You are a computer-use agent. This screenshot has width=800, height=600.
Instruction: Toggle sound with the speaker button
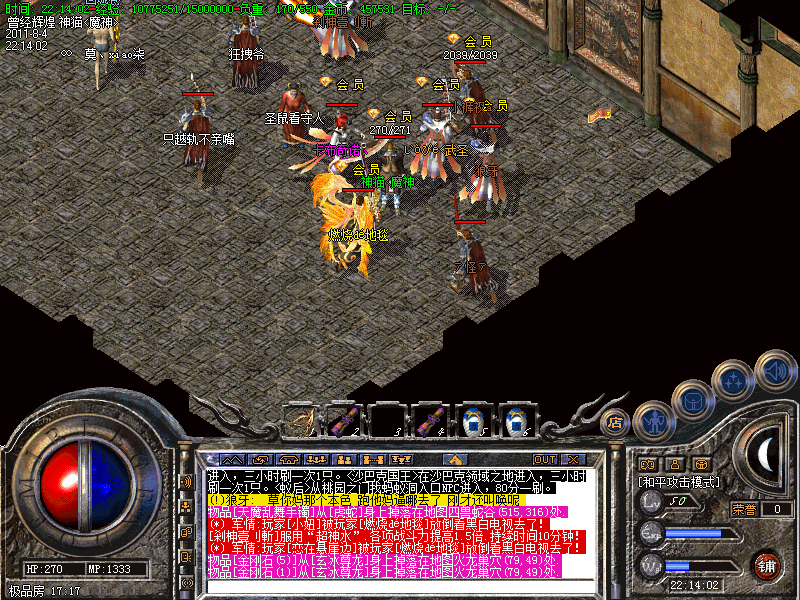tap(775, 372)
